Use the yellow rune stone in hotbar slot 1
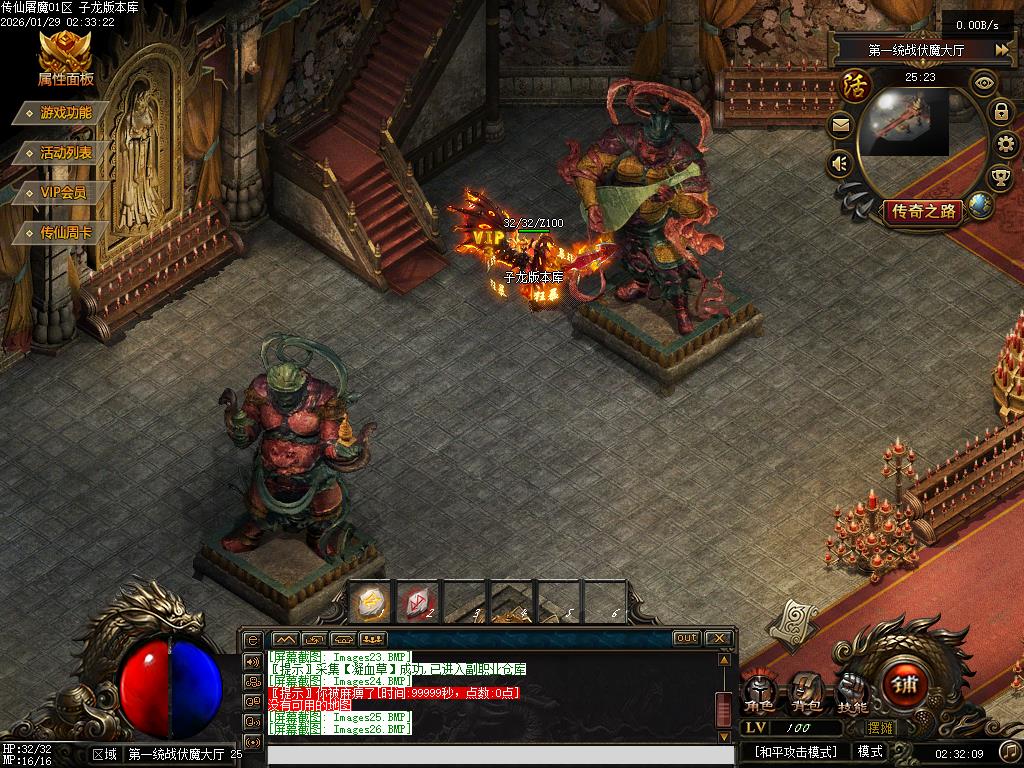 click(x=371, y=602)
